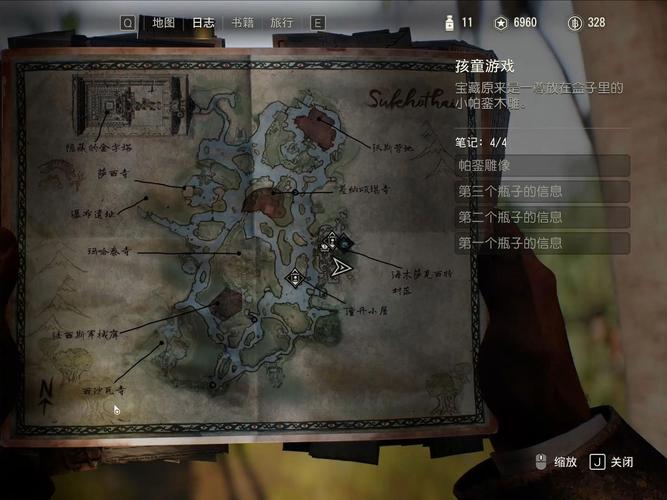The width and height of the screenshot is (667, 500).
Task: Switch to the 书籍 books tab
Action: [242, 22]
